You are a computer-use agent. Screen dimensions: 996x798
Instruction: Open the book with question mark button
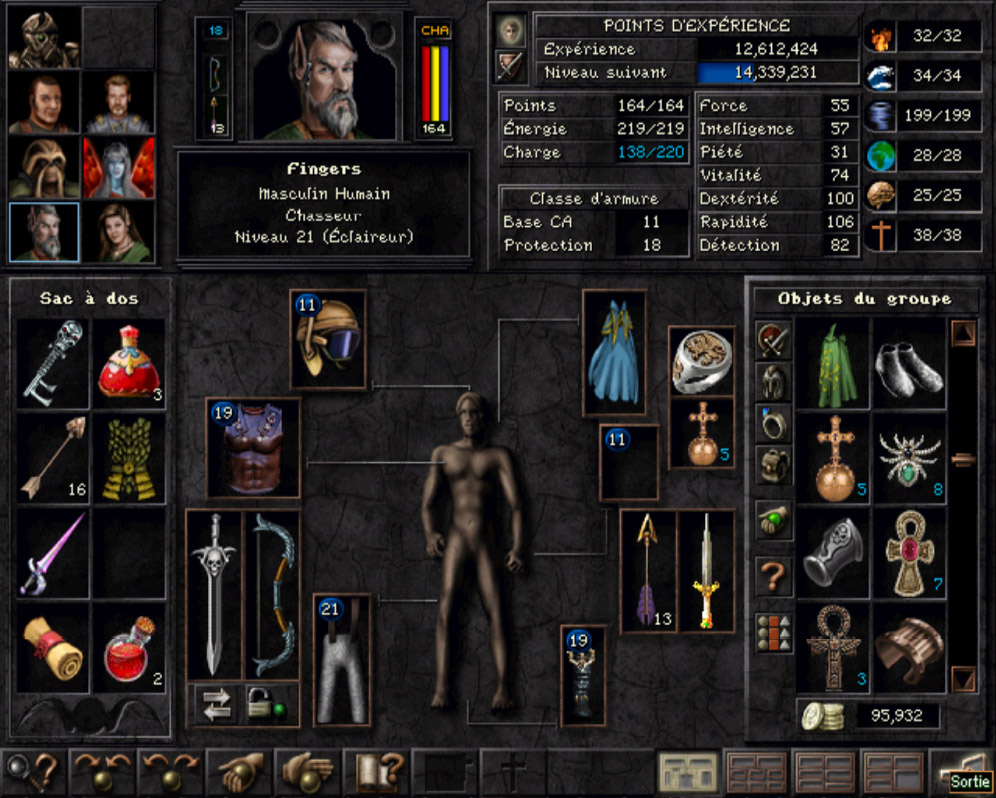(378, 772)
